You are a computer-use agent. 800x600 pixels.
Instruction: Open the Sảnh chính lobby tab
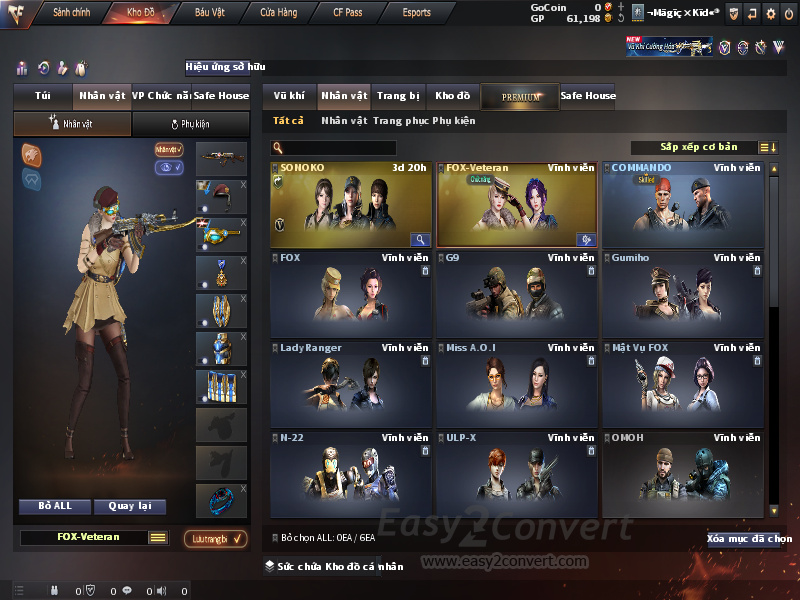click(72, 13)
